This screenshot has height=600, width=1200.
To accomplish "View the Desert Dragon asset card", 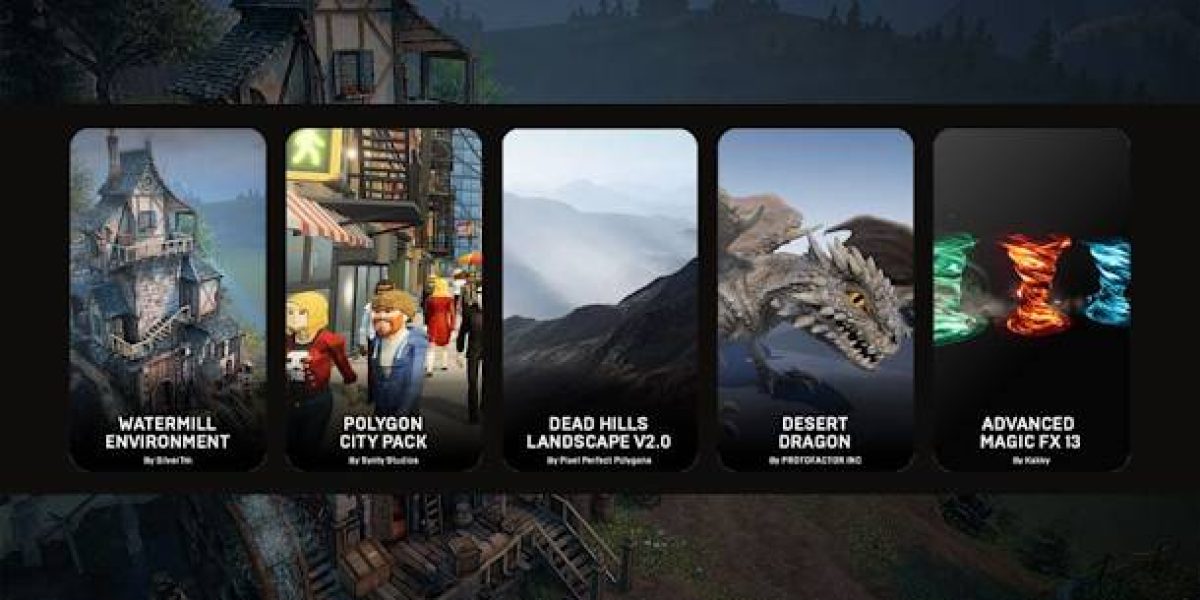I will point(816,299).
